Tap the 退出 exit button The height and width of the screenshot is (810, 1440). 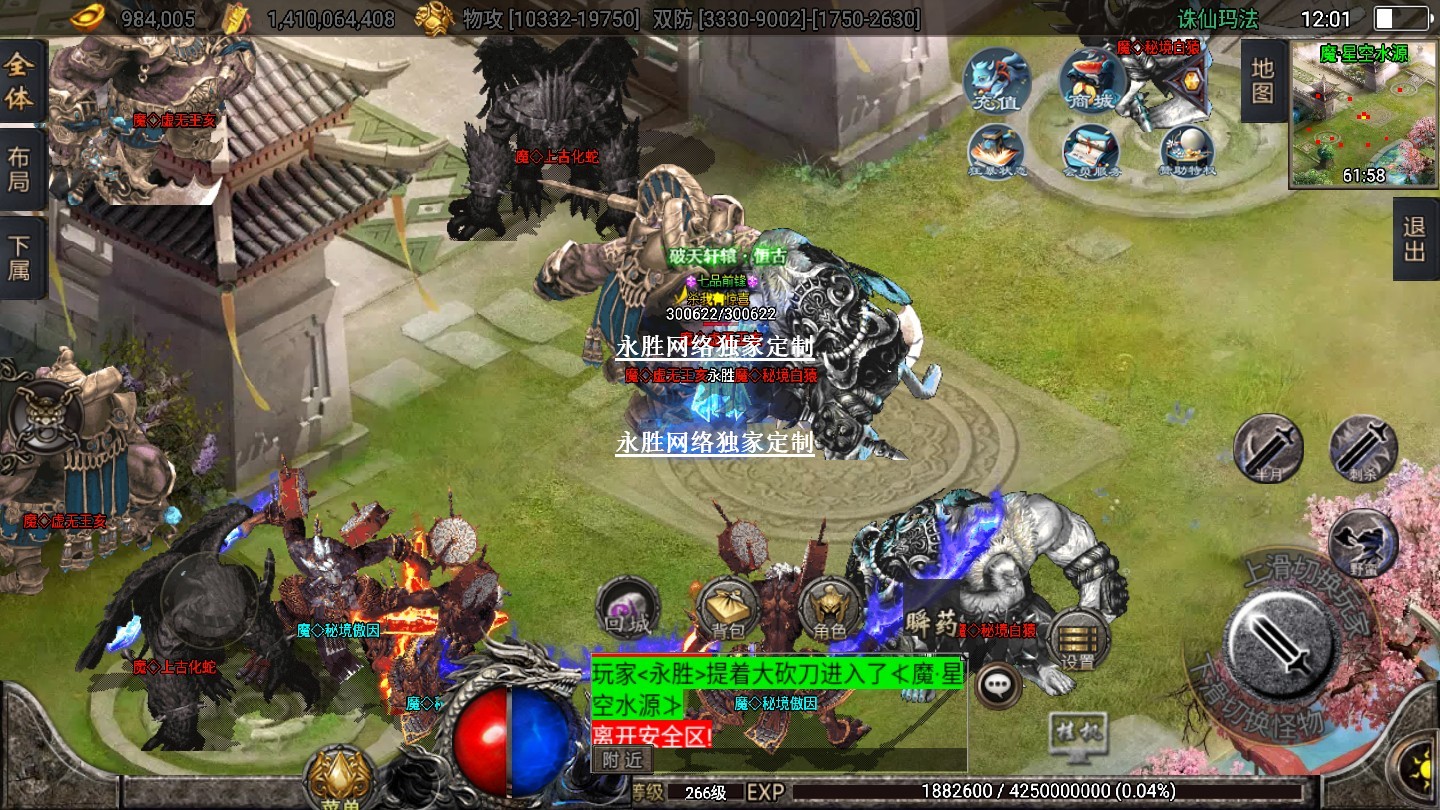coord(1414,239)
